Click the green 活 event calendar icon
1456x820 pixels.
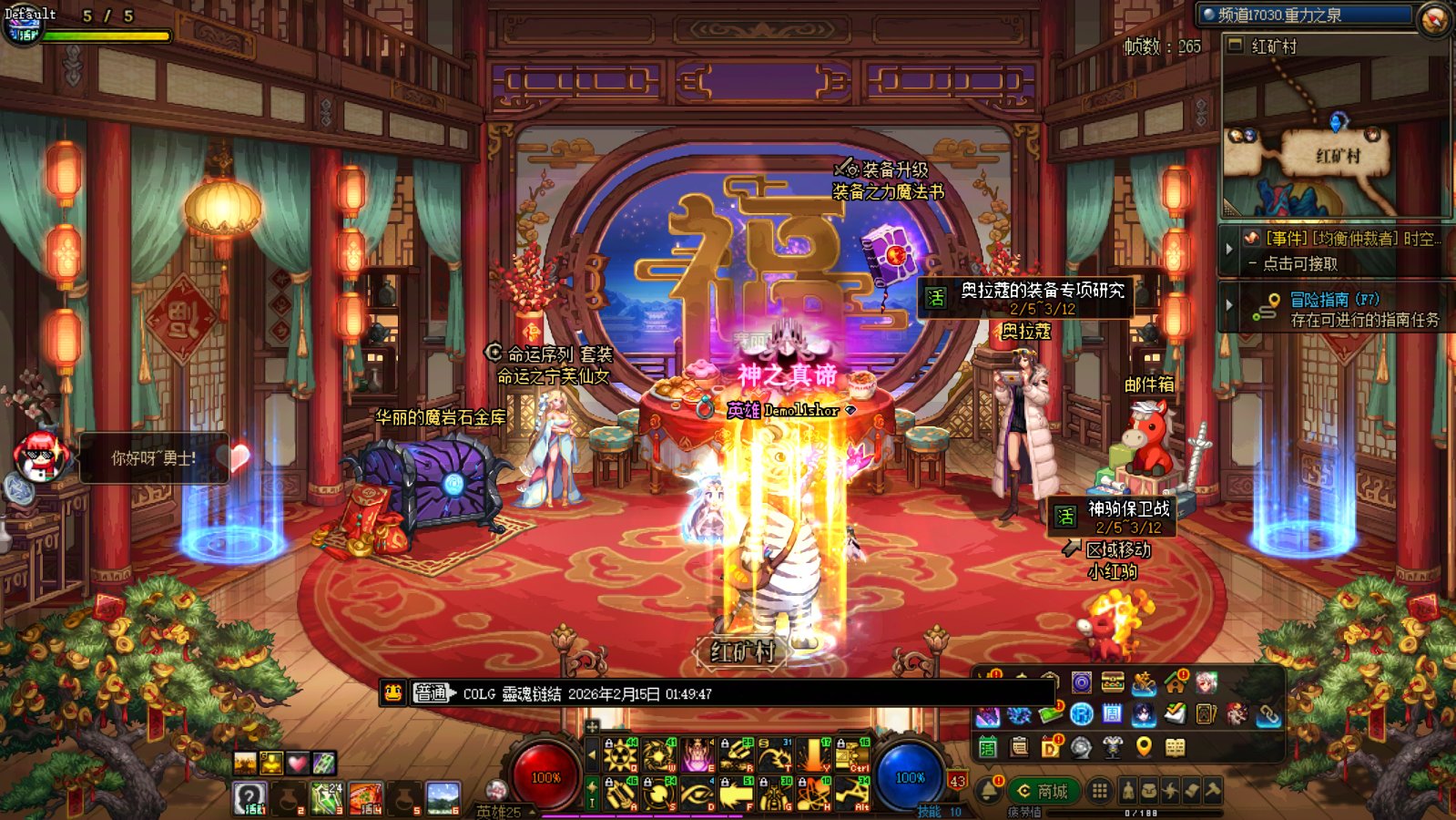coord(987,748)
